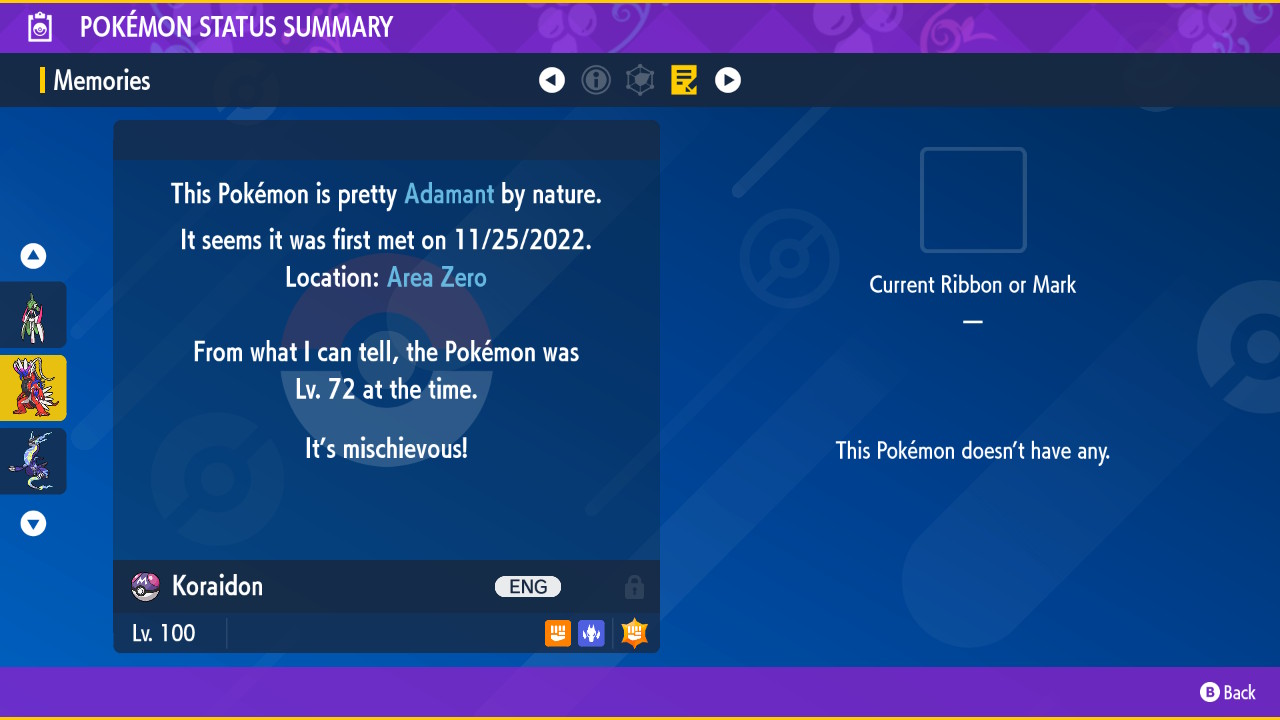The width and height of the screenshot is (1280, 720).
Task: Switch to the info tab icon
Action: click(596, 80)
